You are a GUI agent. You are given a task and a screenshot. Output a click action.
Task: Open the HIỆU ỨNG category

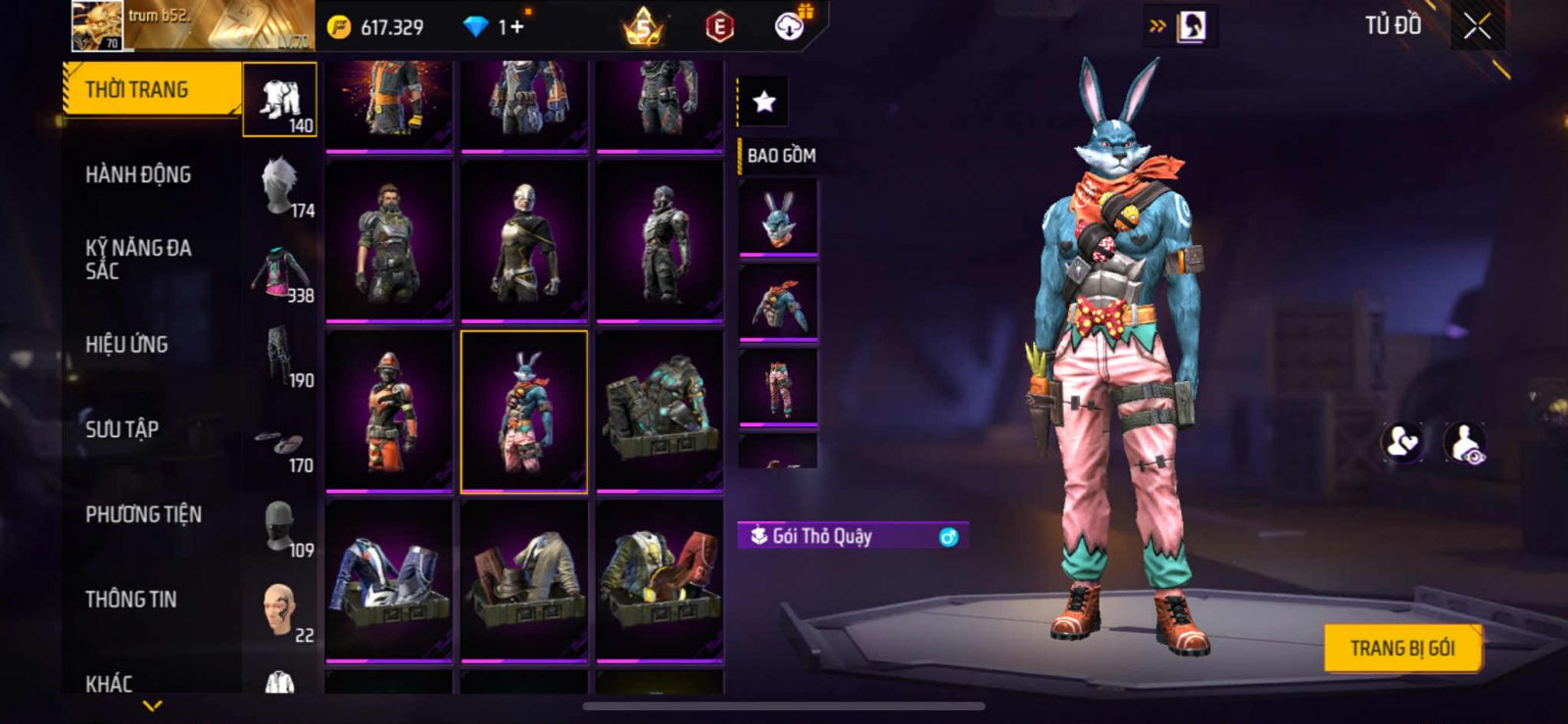(126, 345)
